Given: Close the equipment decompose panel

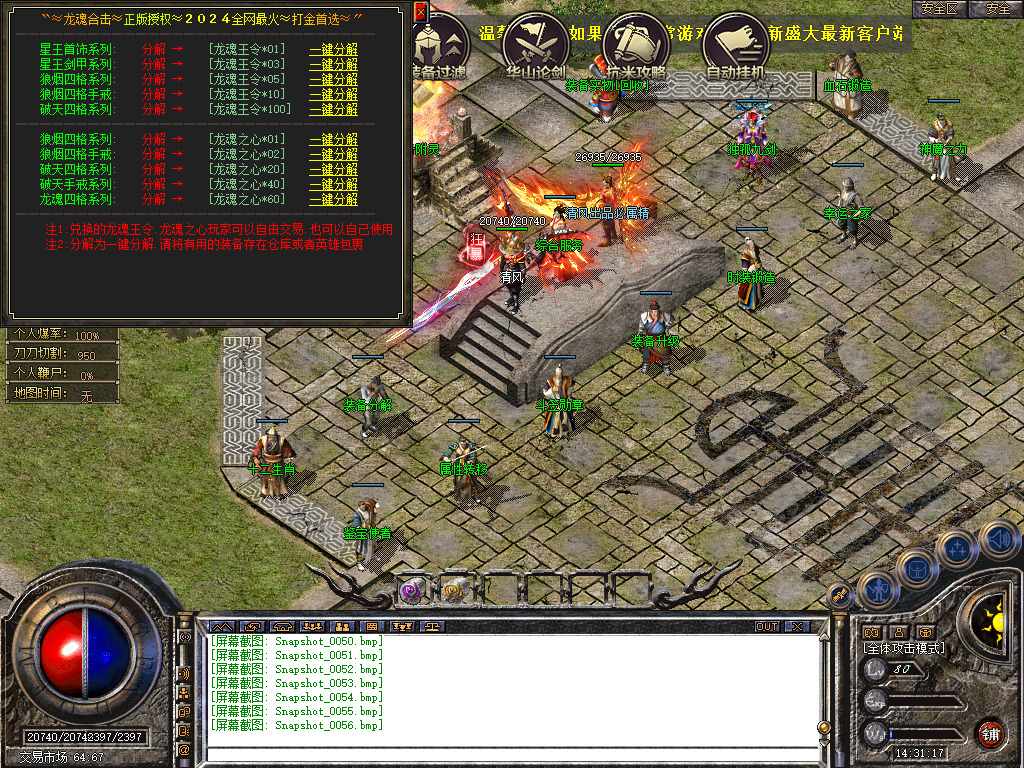Looking at the screenshot, I should pos(420,12).
